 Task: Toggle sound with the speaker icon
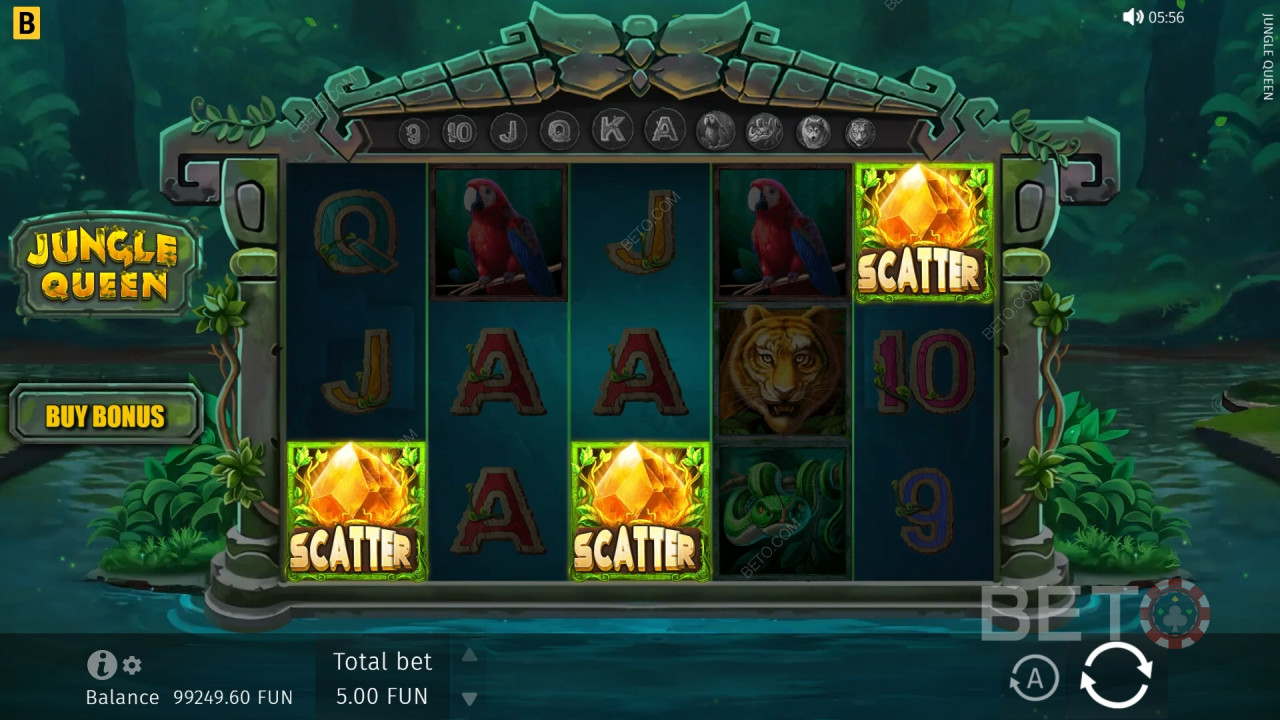click(x=1132, y=17)
